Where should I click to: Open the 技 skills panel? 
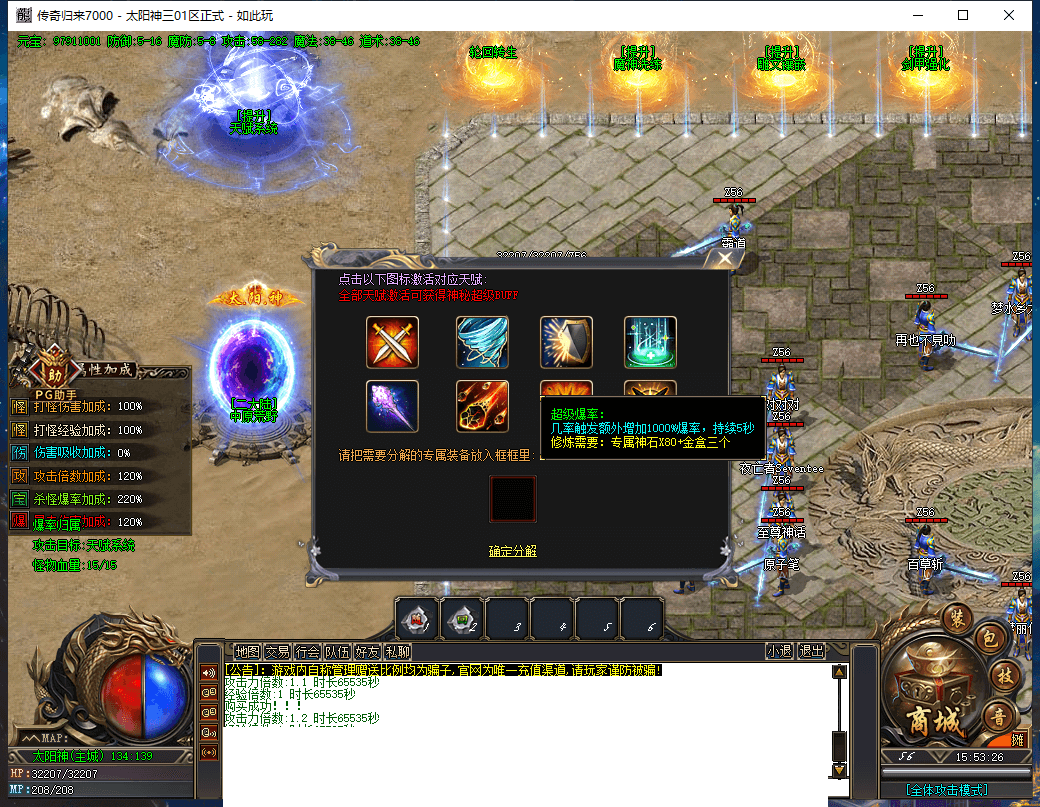point(1002,674)
